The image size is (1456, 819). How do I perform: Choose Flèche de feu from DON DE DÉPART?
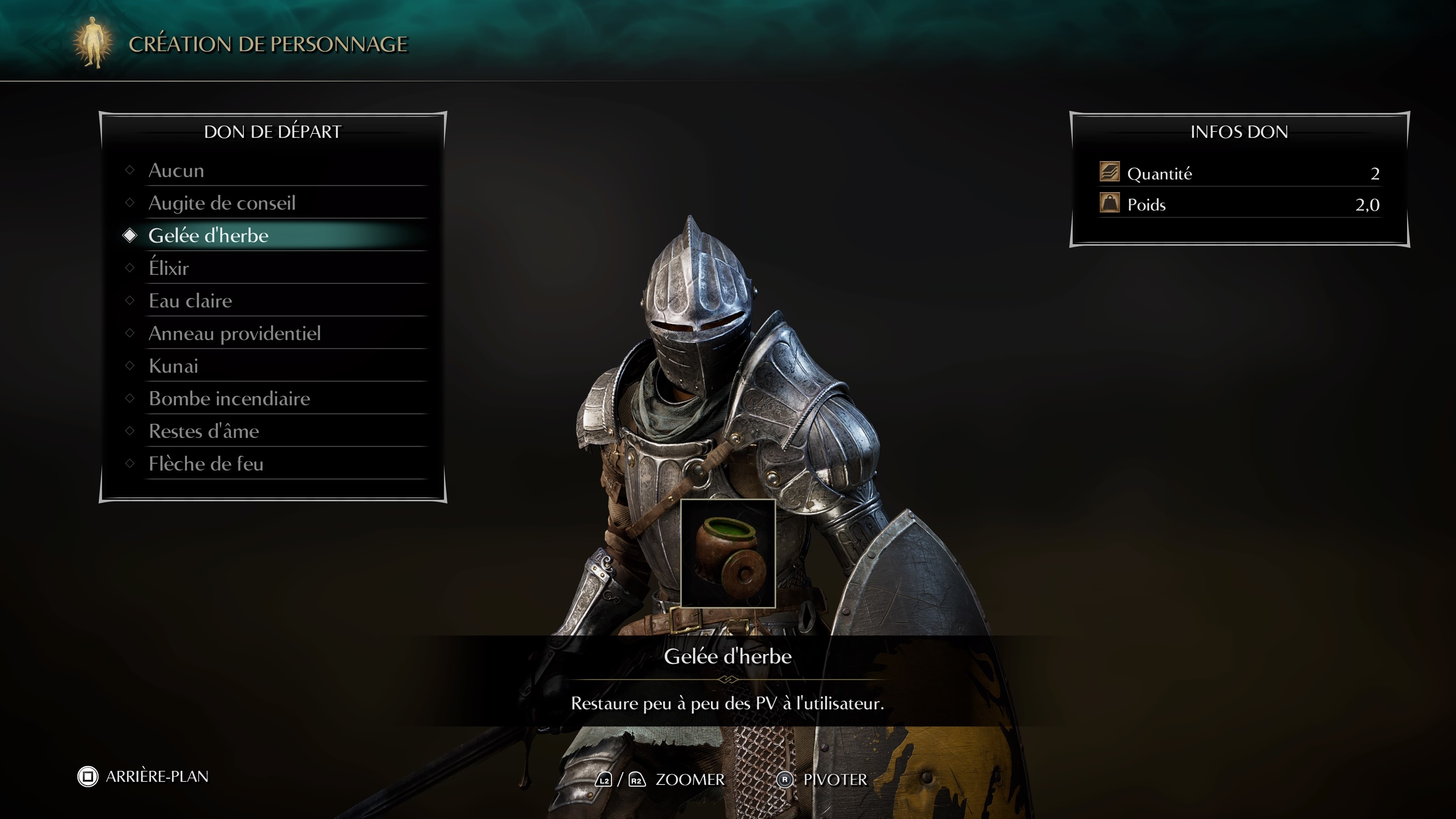(206, 463)
